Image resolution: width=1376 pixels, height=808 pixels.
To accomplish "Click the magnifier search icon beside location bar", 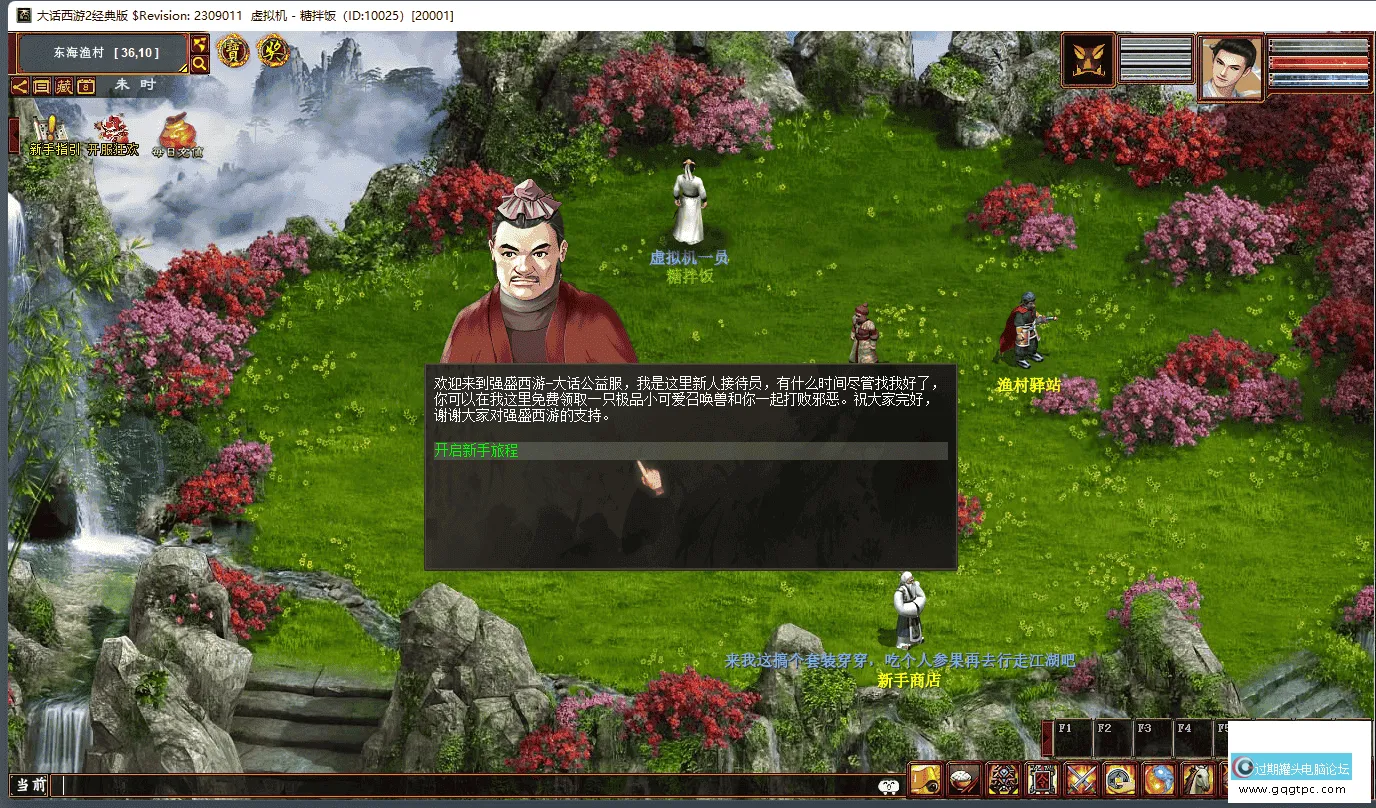I will pos(198,63).
